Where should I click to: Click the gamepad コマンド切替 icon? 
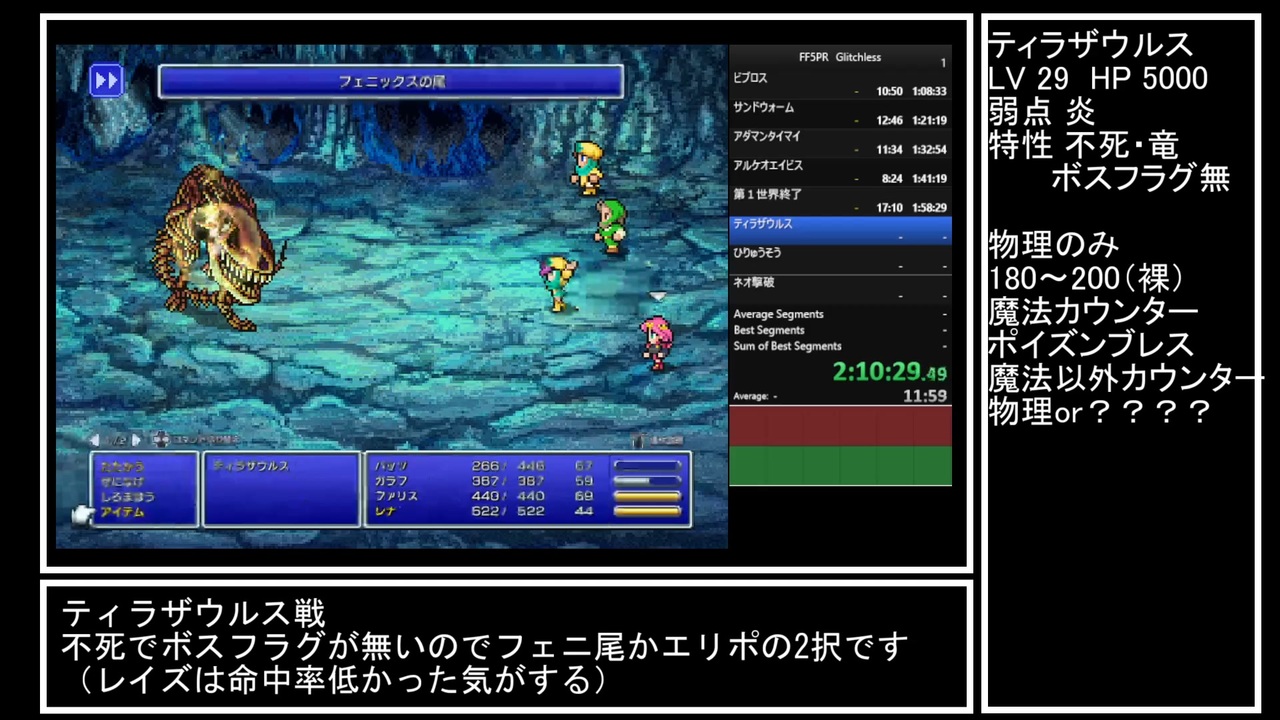(160, 439)
